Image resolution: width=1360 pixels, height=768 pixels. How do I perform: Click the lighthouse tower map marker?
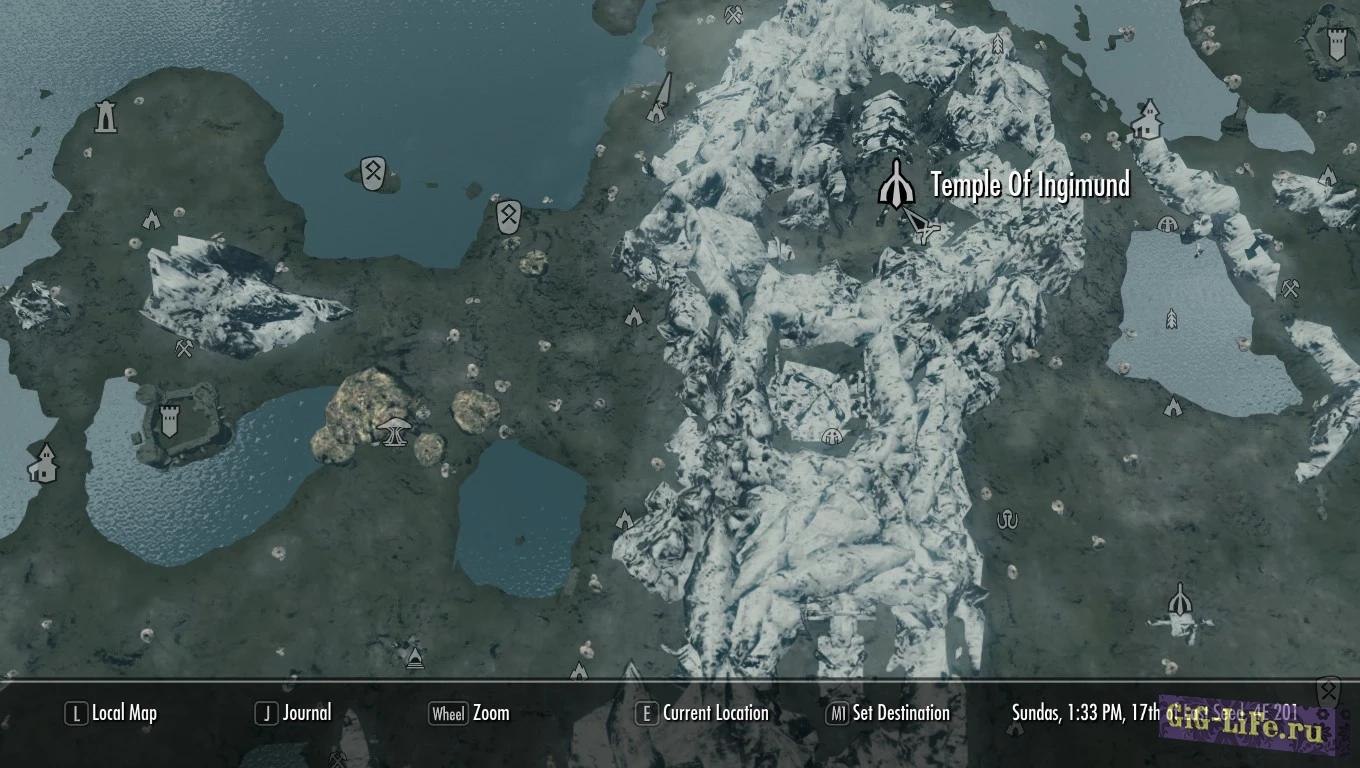[x=105, y=117]
